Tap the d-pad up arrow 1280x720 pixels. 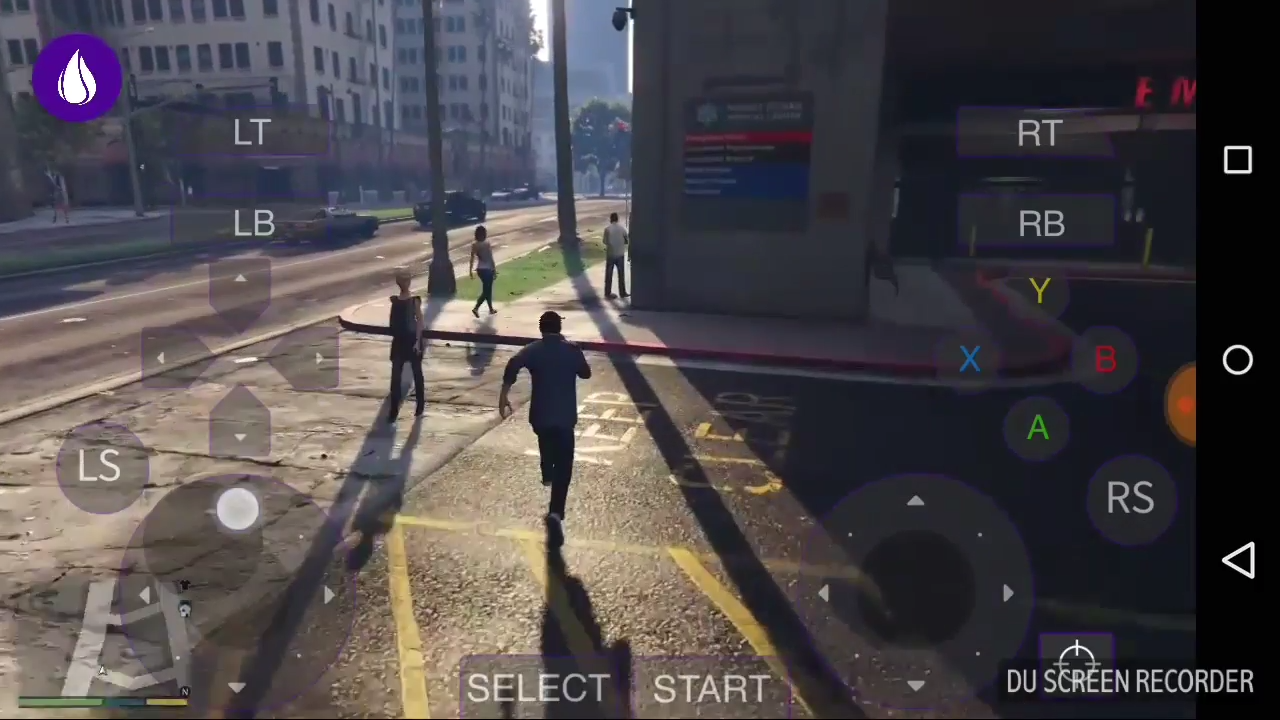[x=240, y=280]
